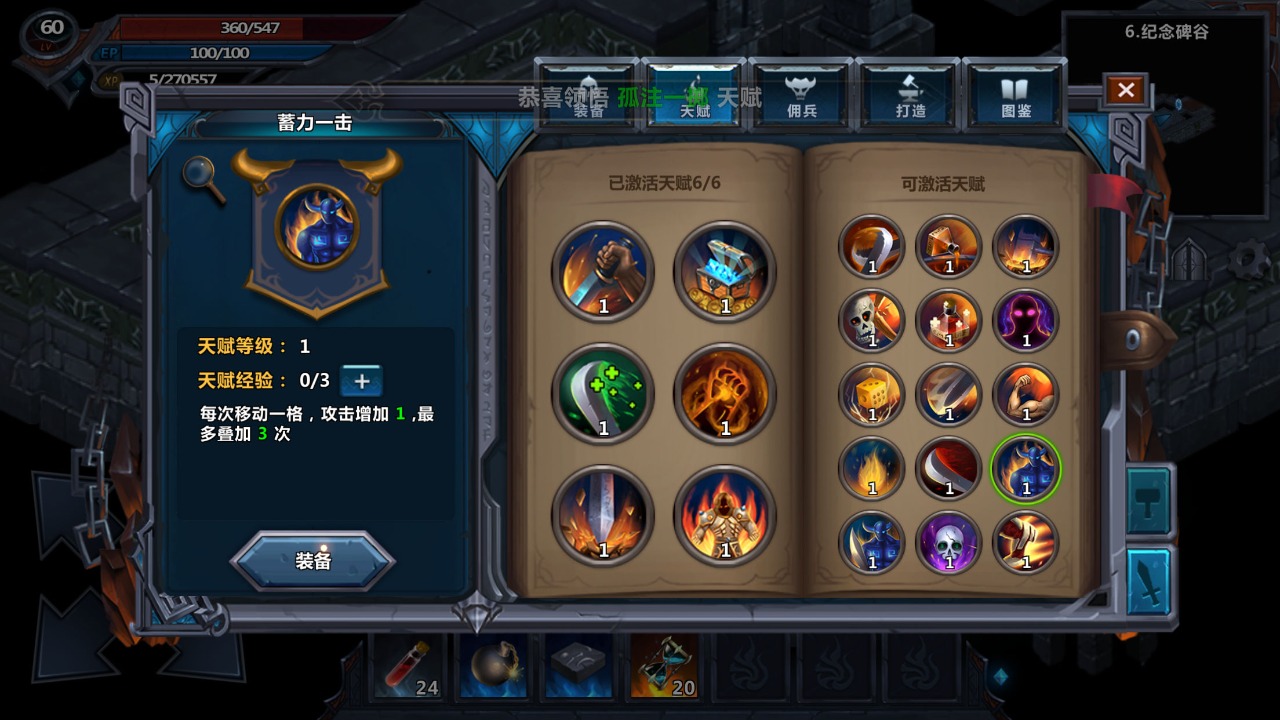Pick the golden dice talent
Image resolution: width=1280 pixels, height=720 pixels.
[872, 394]
